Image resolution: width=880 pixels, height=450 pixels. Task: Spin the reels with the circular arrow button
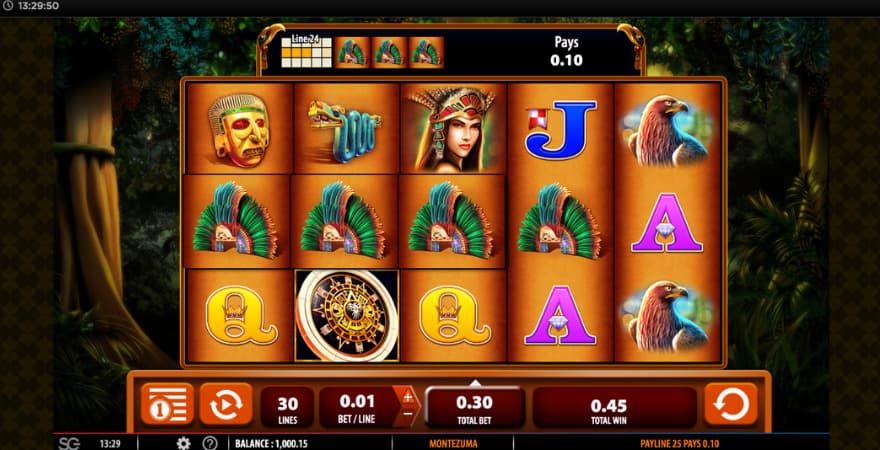(x=731, y=404)
